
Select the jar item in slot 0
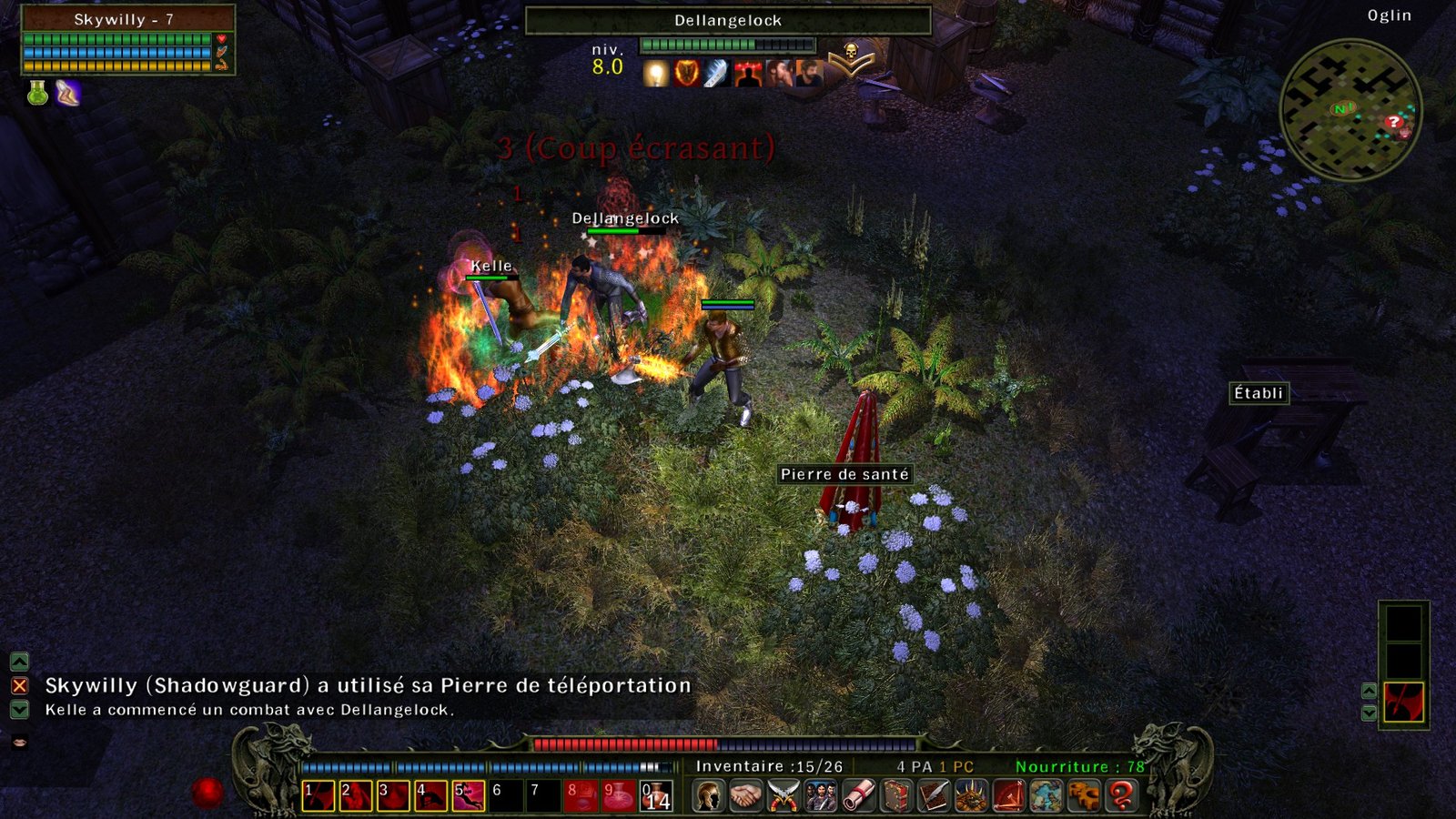pos(656,795)
